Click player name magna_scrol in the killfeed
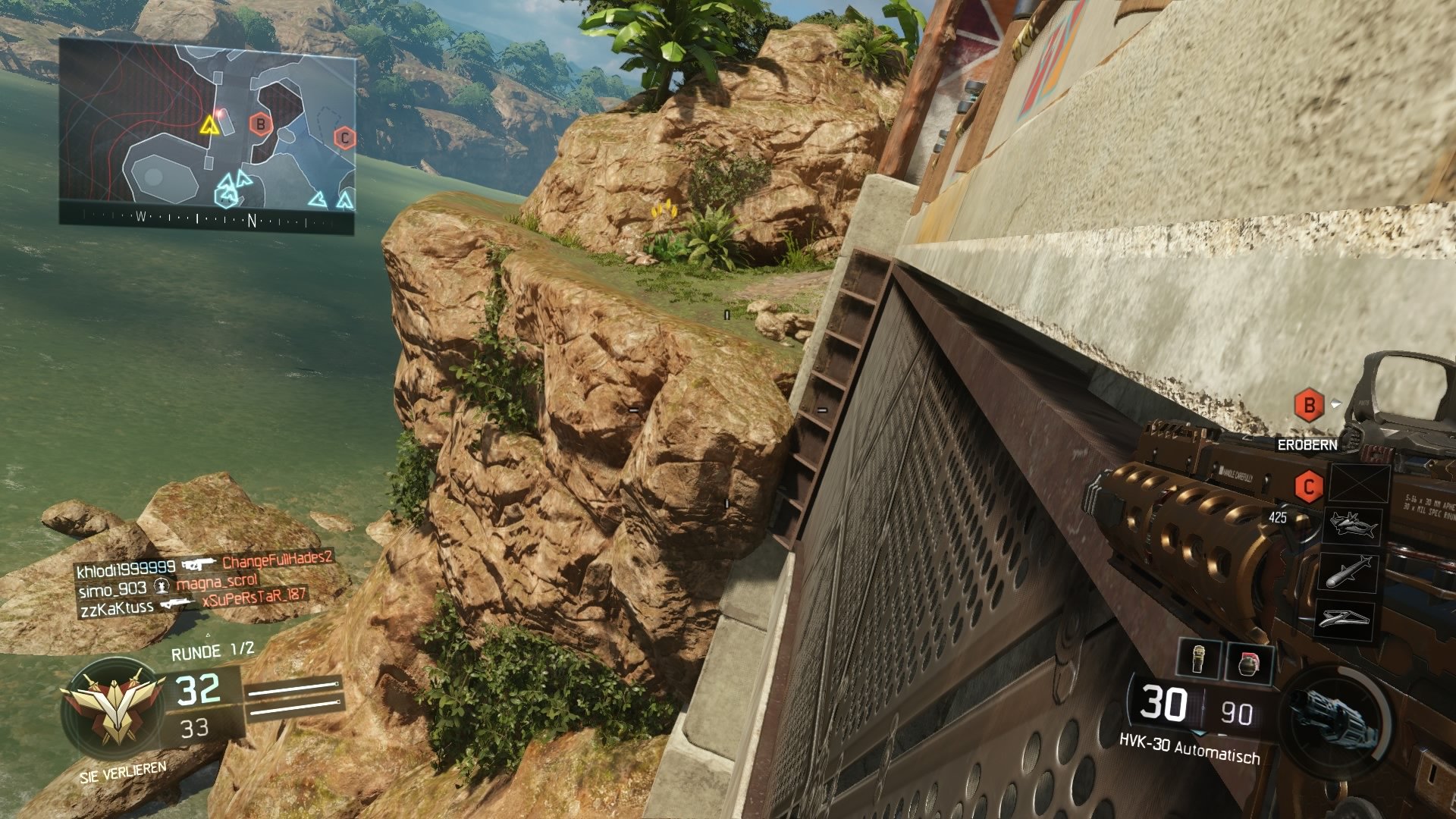1456x819 pixels. click(x=218, y=582)
